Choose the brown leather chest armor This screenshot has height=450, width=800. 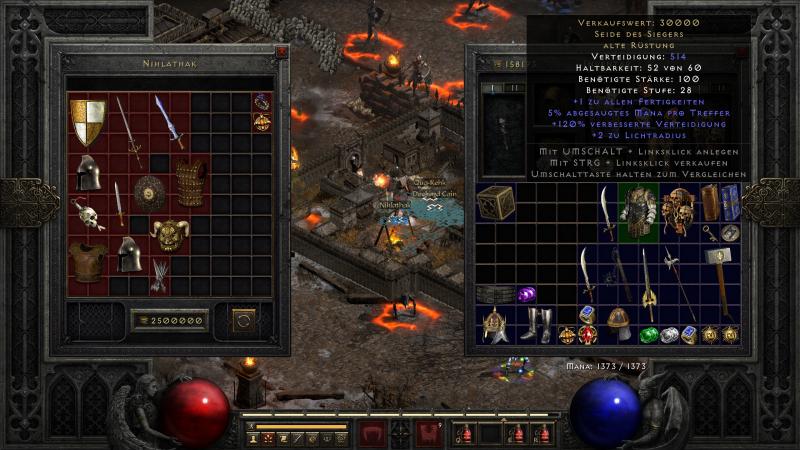coord(88,262)
